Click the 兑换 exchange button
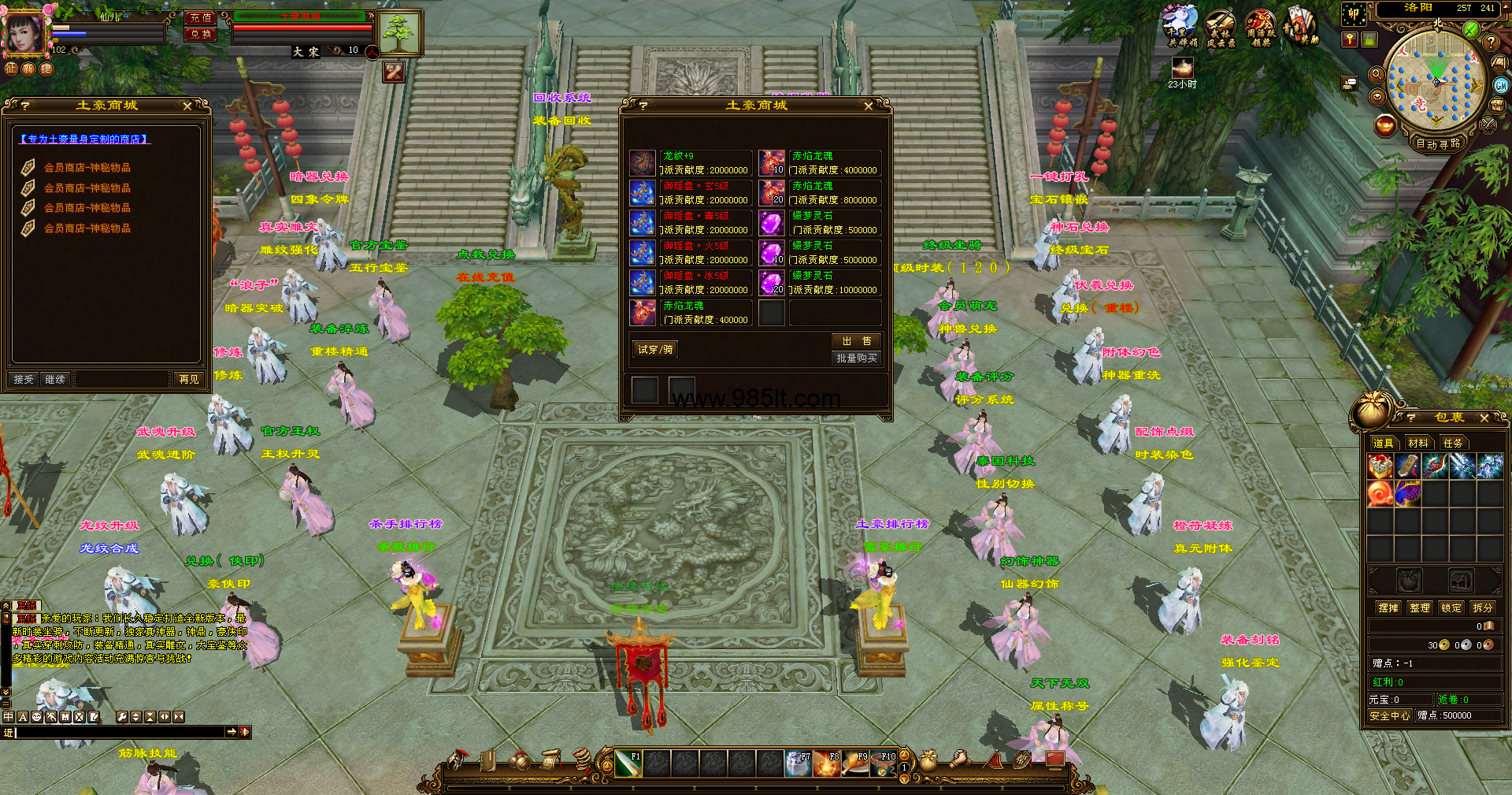This screenshot has width=1512, height=795. click(200, 34)
